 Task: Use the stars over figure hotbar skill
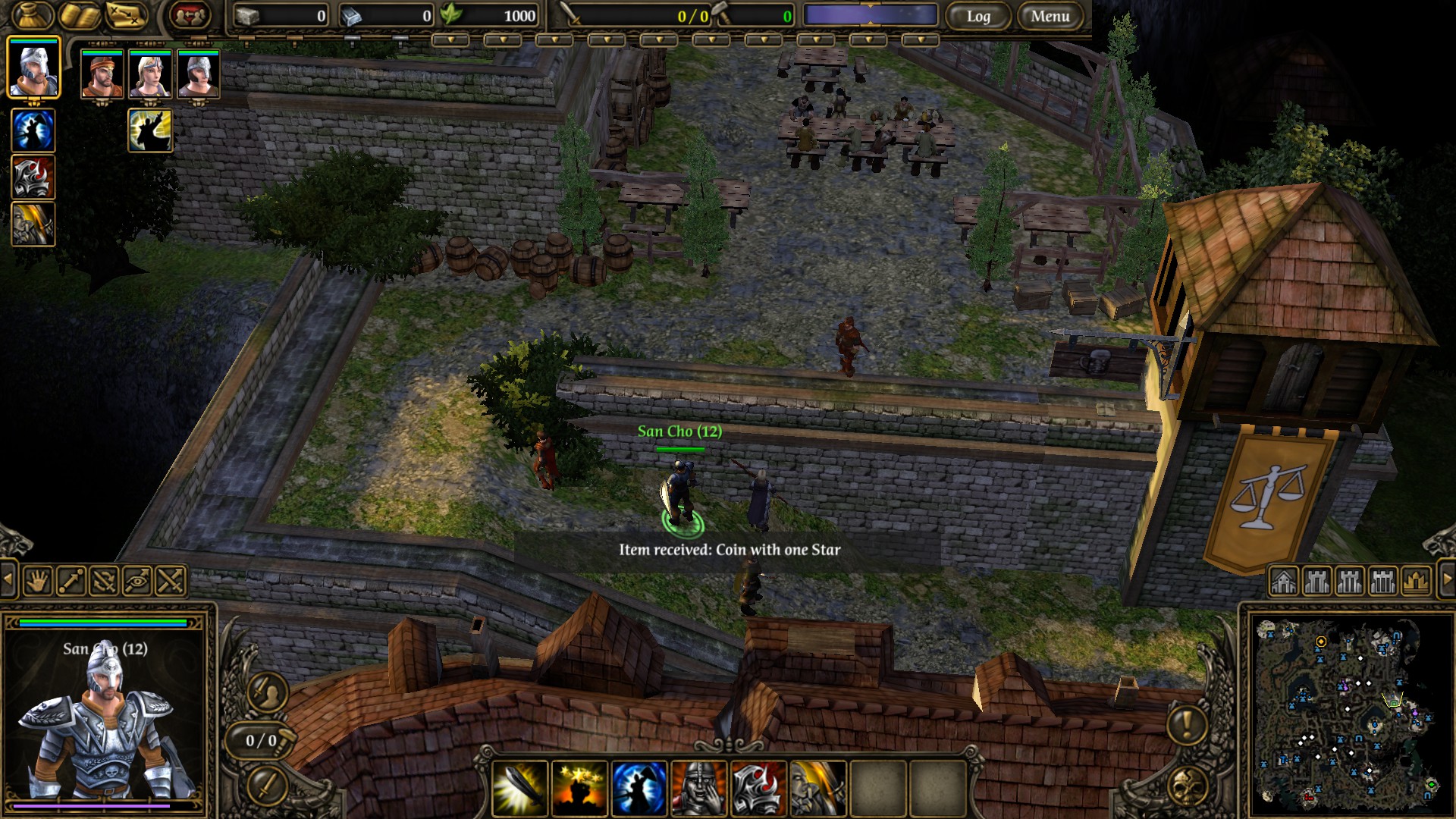click(579, 789)
